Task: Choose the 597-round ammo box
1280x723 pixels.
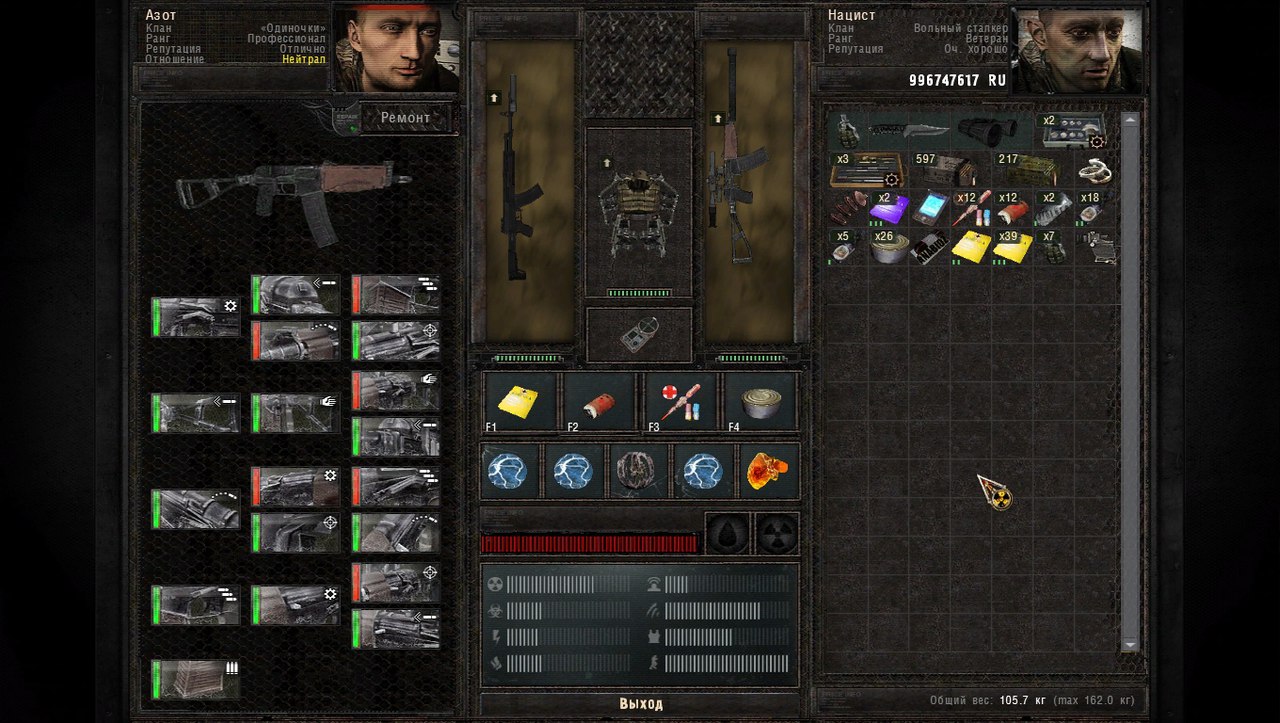Action: coord(946,170)
